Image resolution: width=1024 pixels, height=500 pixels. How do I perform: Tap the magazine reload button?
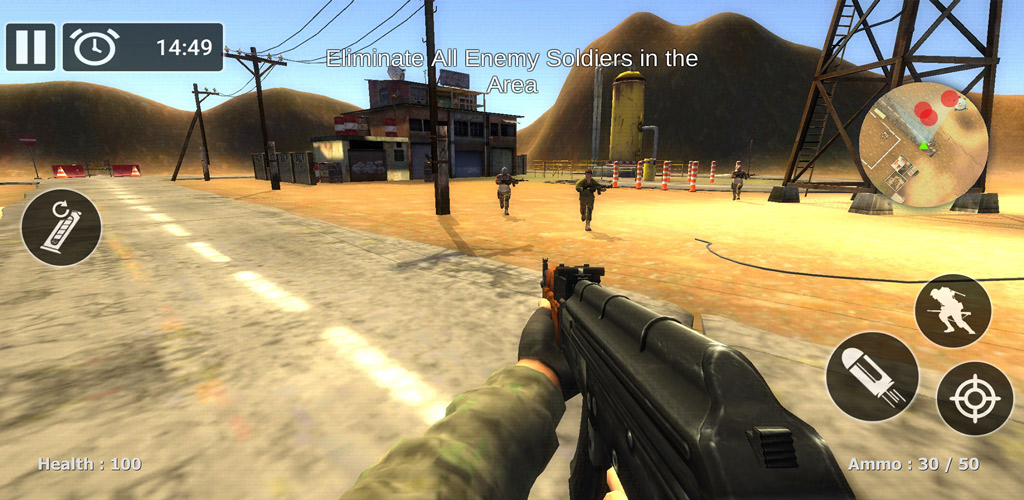pyautogui.click(x=61, y=227)
